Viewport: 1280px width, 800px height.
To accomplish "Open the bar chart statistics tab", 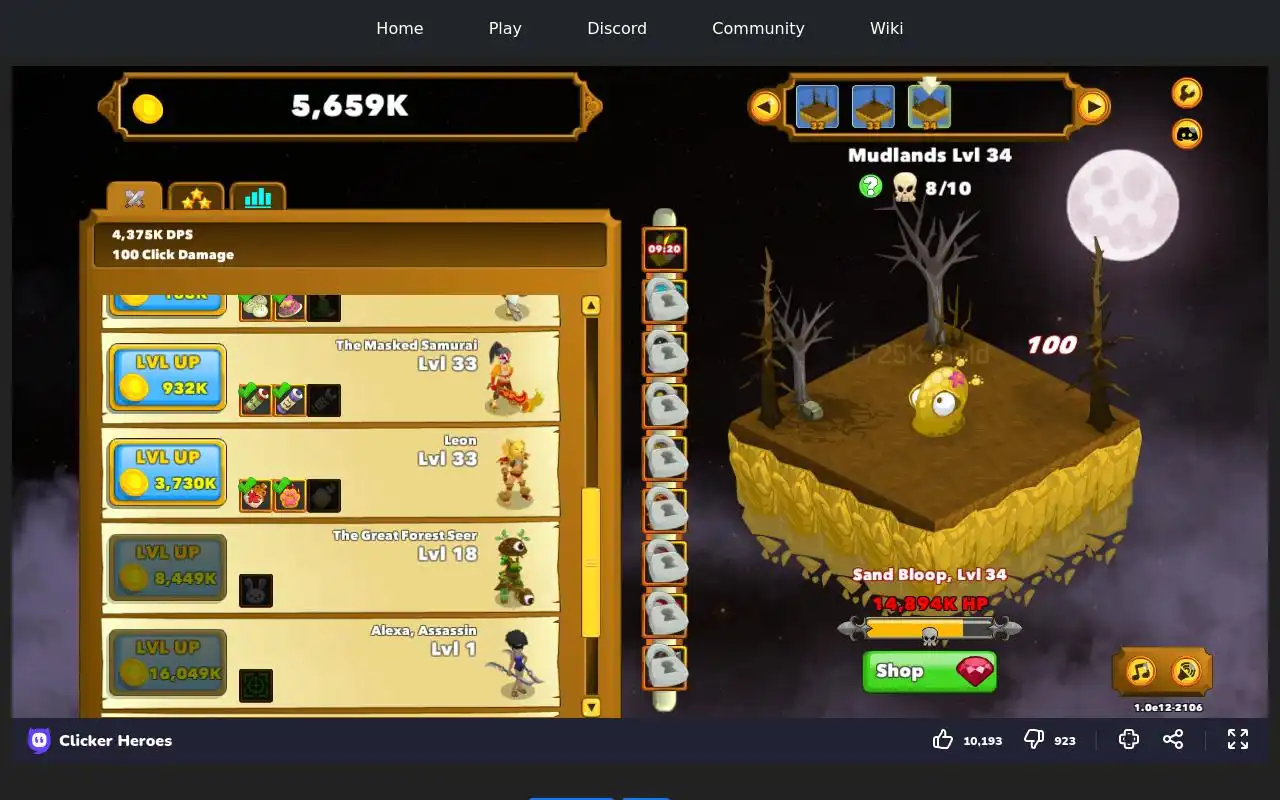I will point(258,198).
